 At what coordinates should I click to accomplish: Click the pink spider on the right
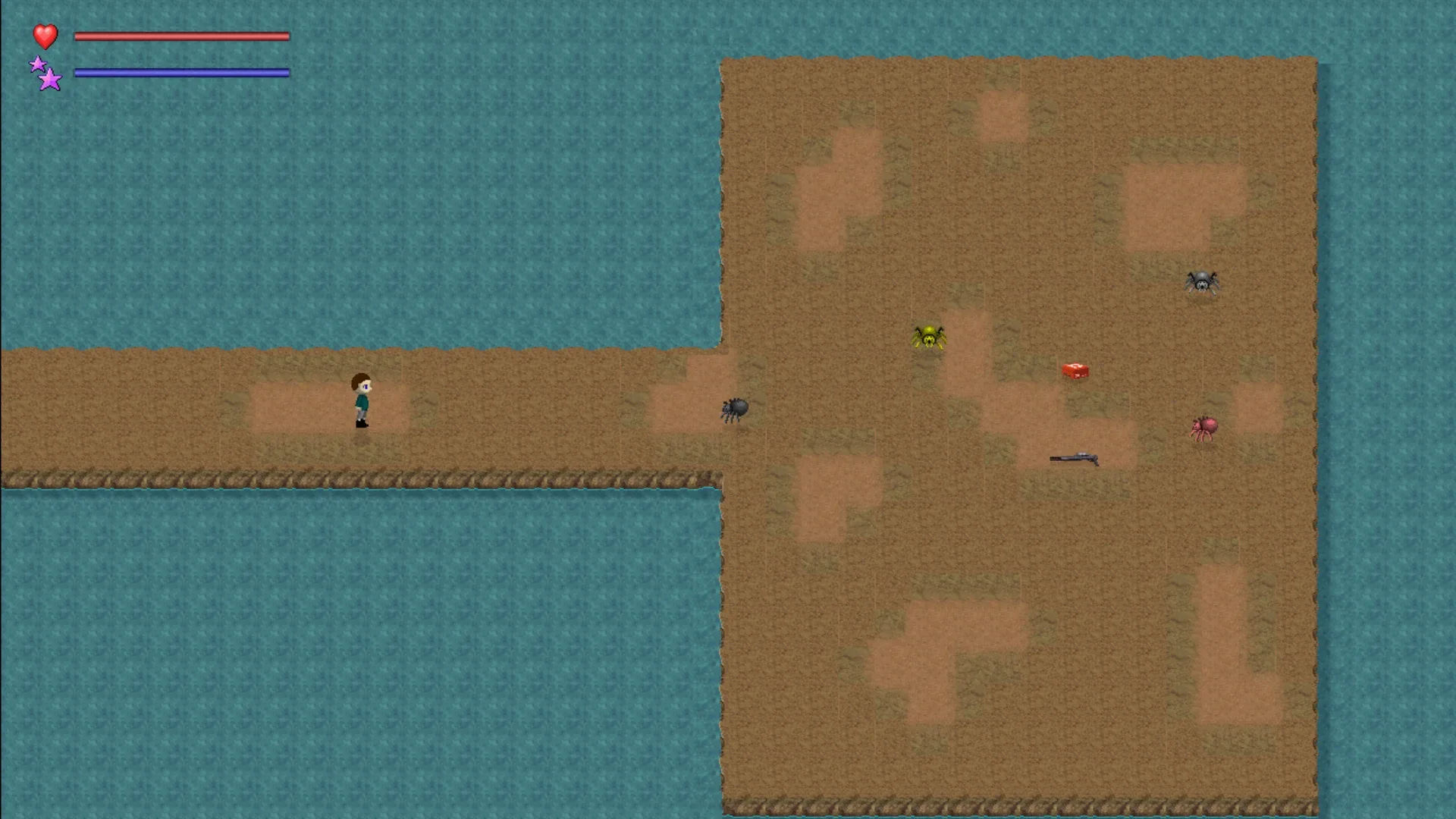tap(1206, 428)
